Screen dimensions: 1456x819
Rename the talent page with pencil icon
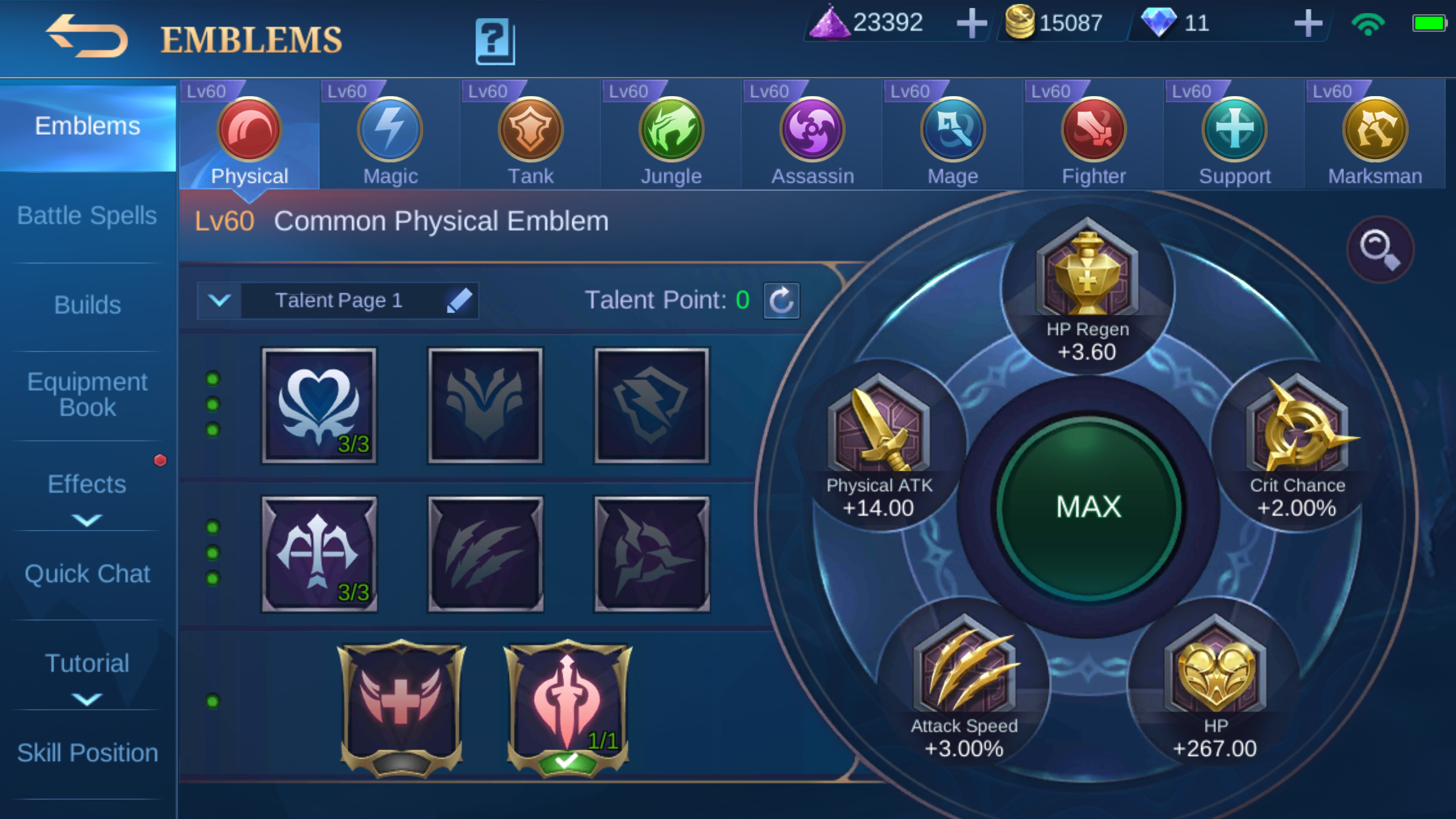[459, 300]
